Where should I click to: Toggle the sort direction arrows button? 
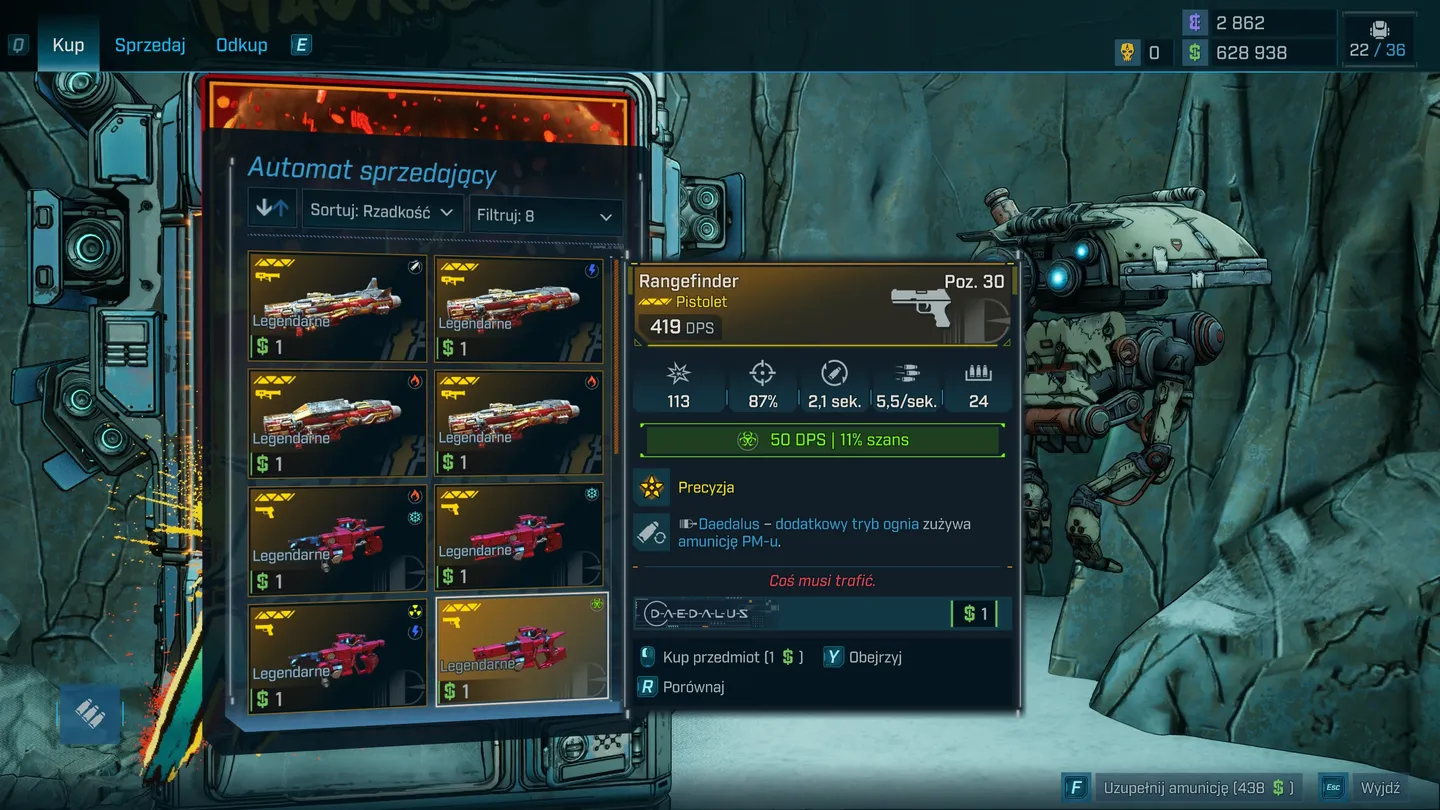pos(272,208)
